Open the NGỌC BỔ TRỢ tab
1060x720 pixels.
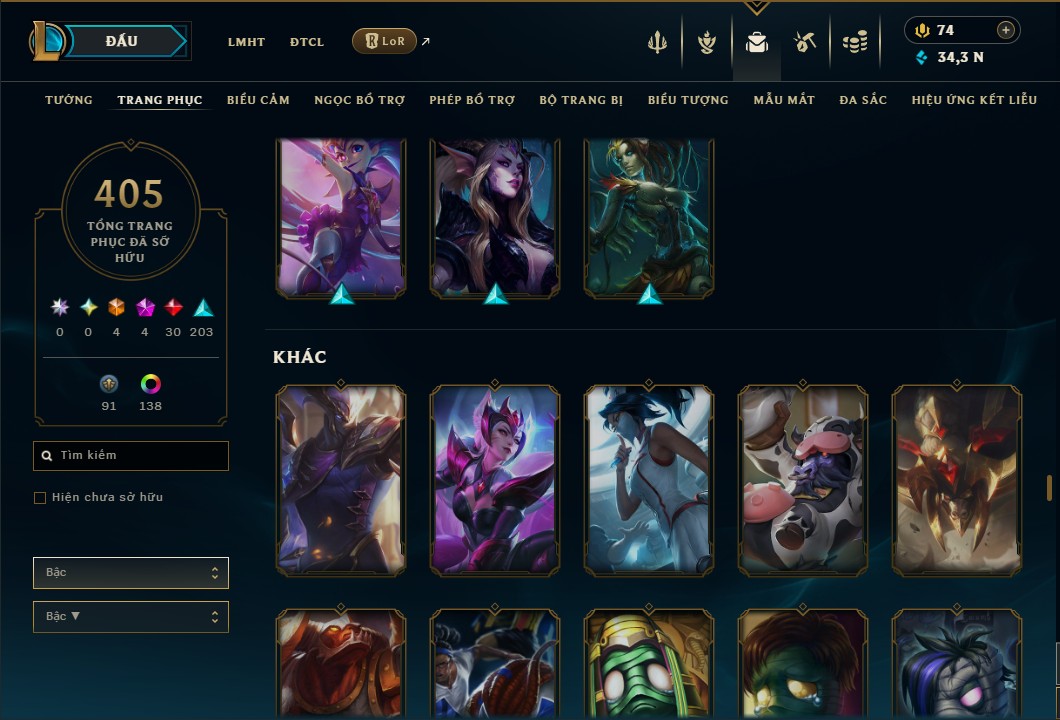pos(359,100)
